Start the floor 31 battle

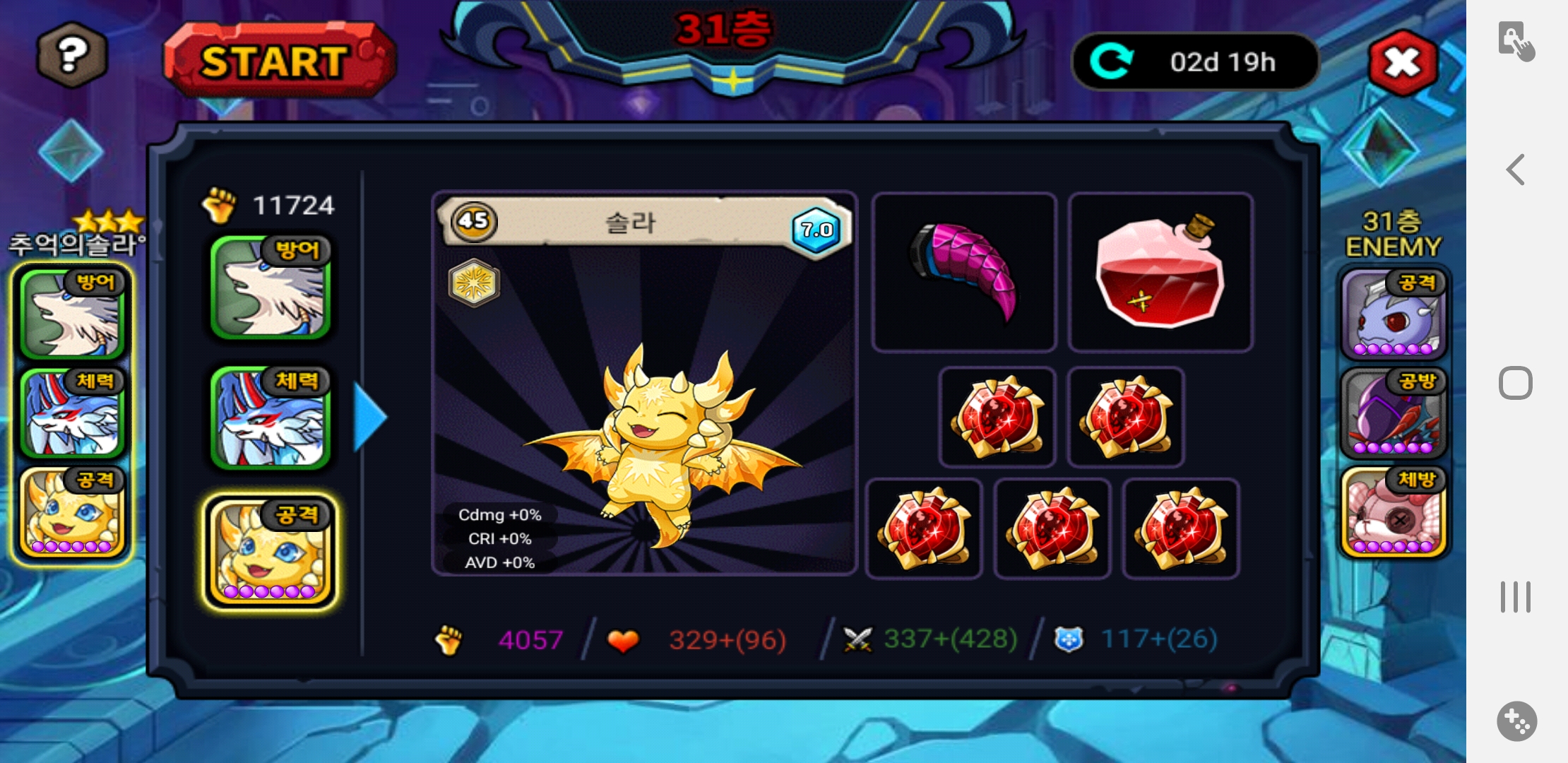(278, 61)
